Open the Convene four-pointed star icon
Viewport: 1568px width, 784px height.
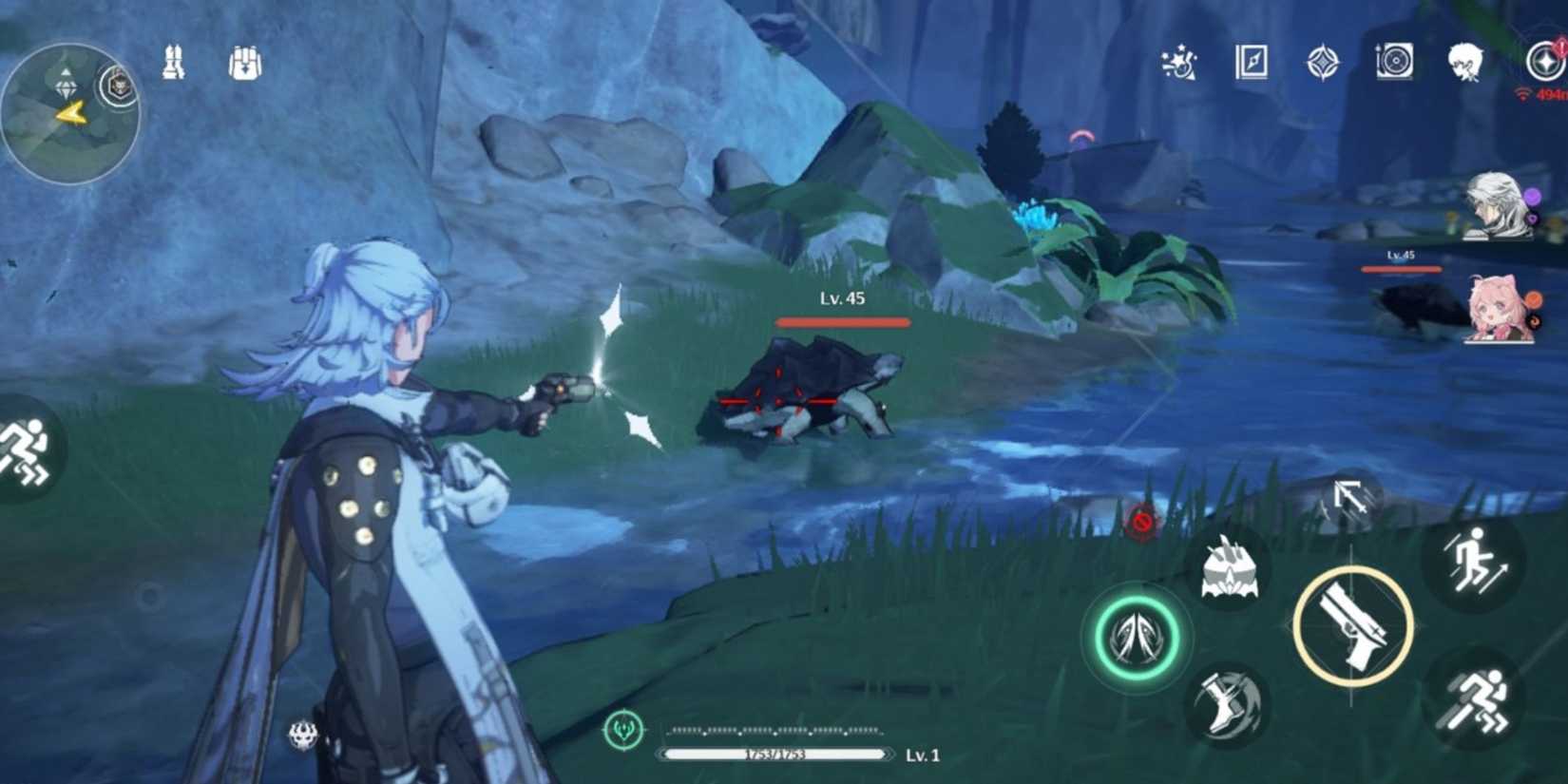pos(1321,62)
